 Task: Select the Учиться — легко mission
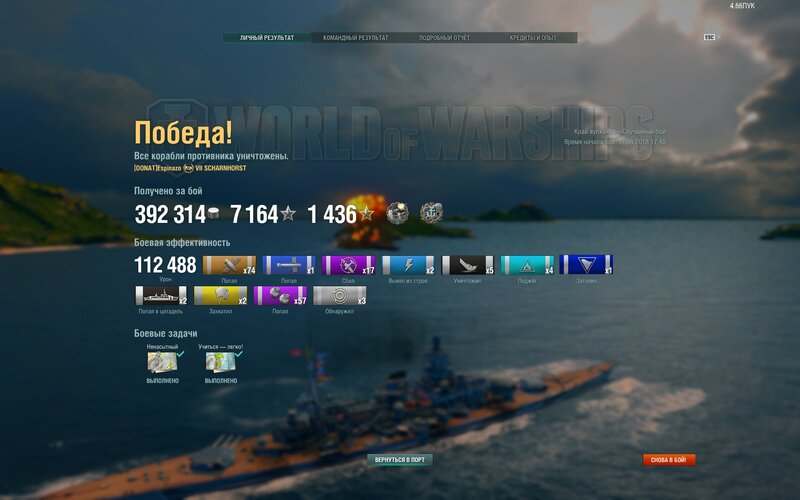pos(220,362)
